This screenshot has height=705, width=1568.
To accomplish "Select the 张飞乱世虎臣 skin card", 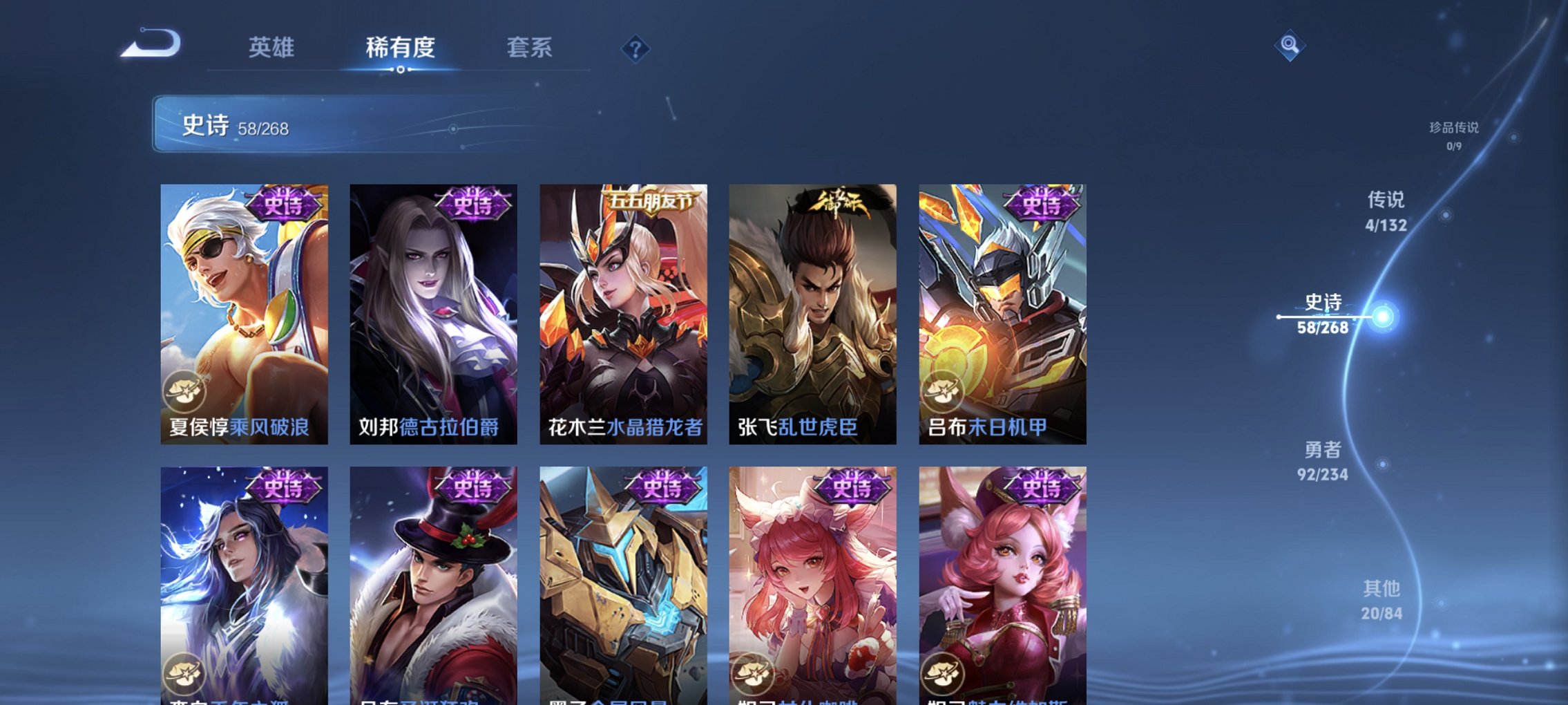I will click(813, 311).
